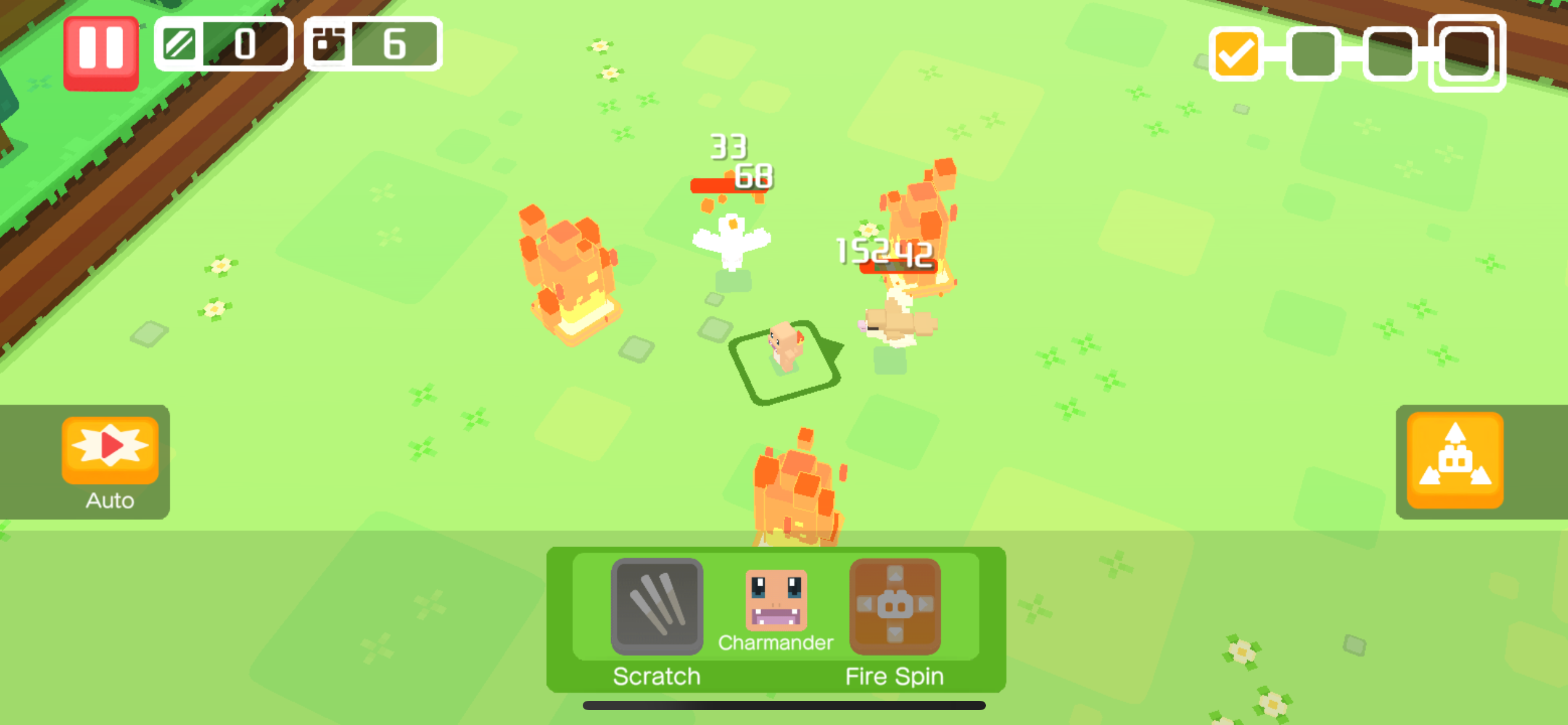The width and height of the screenshot is (1568, 725).
Task: Select the Charmander name label
Action: 775,643
